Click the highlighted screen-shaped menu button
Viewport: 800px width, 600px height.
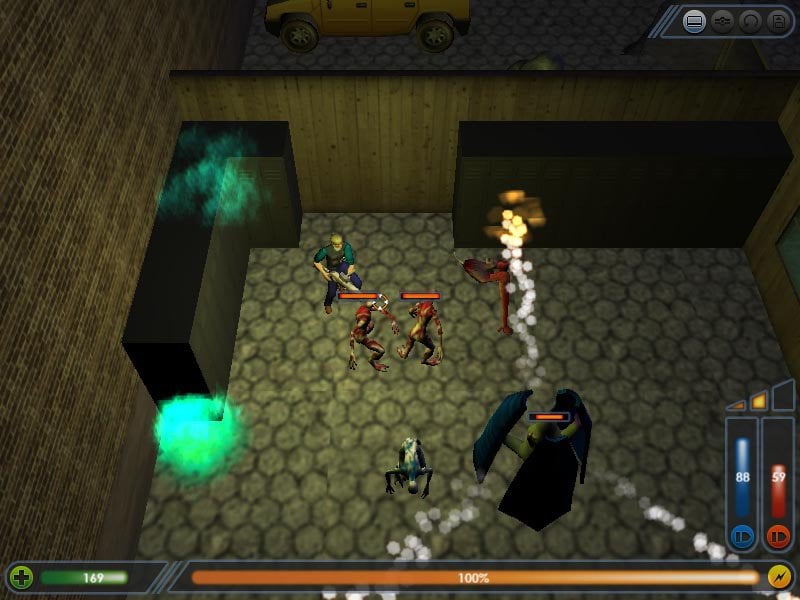click(x=695, y=20)
